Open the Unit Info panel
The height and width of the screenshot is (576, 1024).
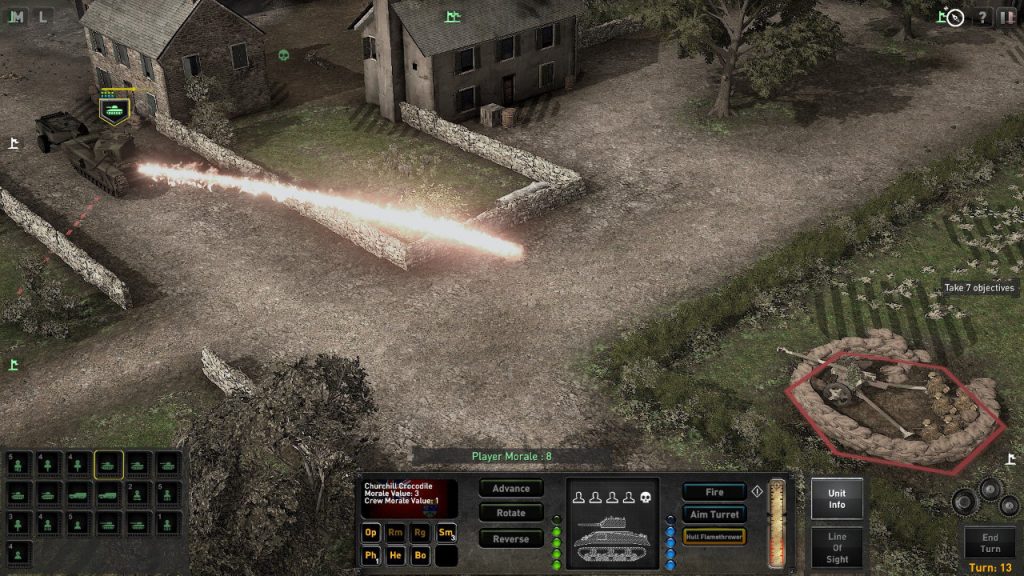pos(837,498)
